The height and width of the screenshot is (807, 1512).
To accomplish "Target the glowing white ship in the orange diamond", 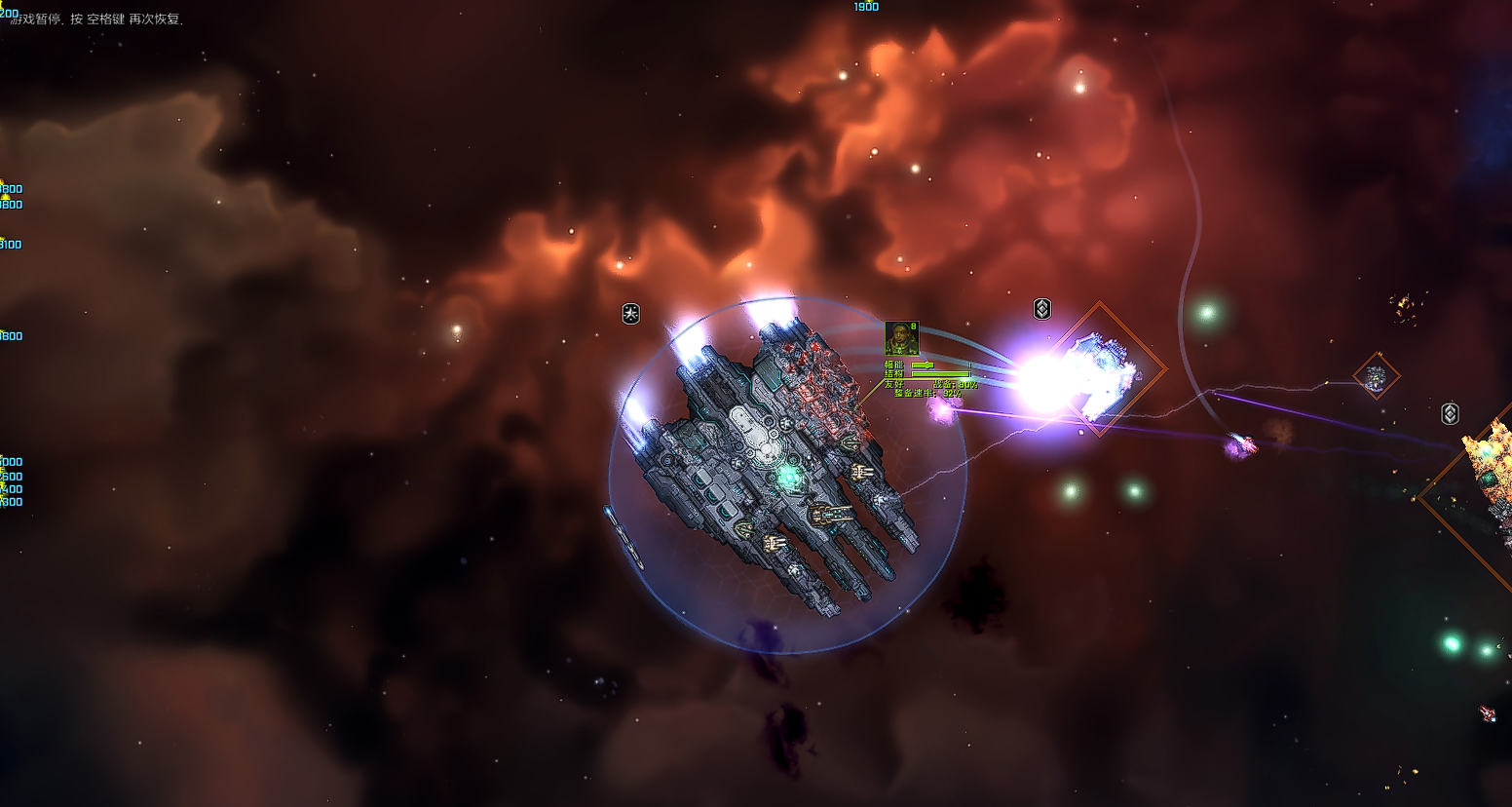I will click(1101, 368).
